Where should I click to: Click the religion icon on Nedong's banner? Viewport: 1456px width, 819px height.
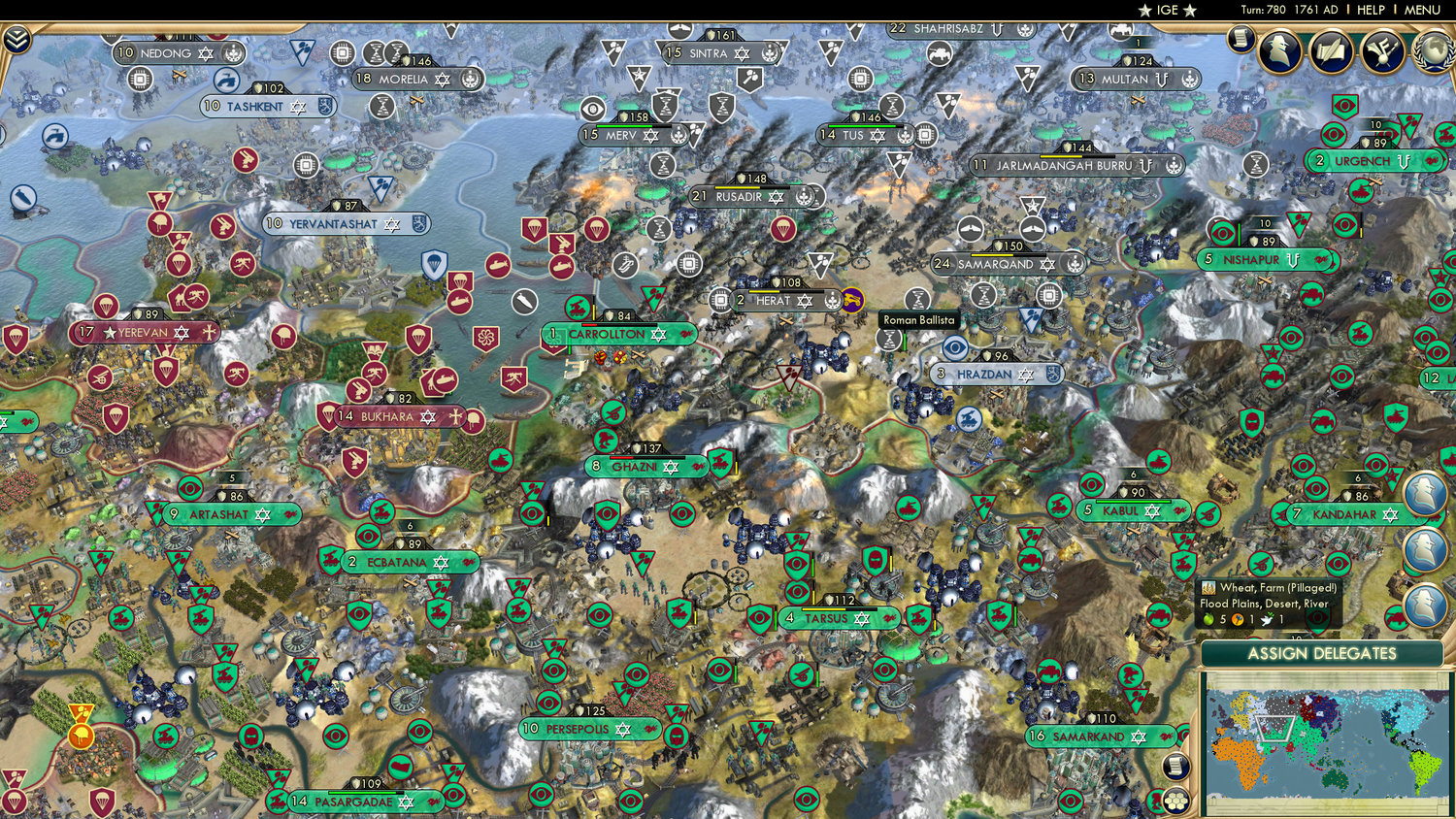pyautogui.click(x=206, y=53)
